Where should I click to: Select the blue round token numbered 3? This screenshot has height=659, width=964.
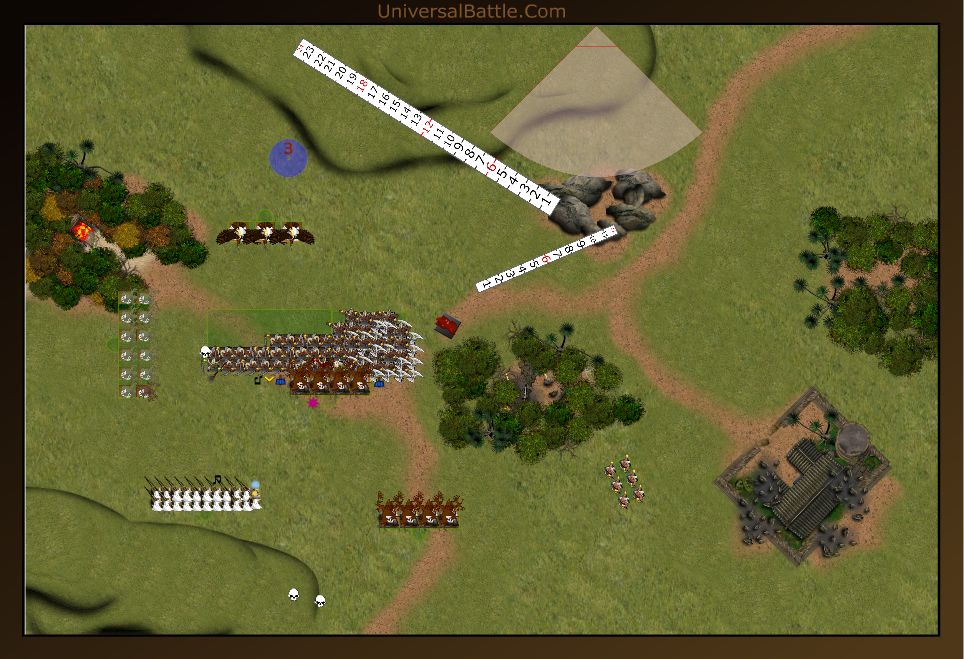(288, 158)
